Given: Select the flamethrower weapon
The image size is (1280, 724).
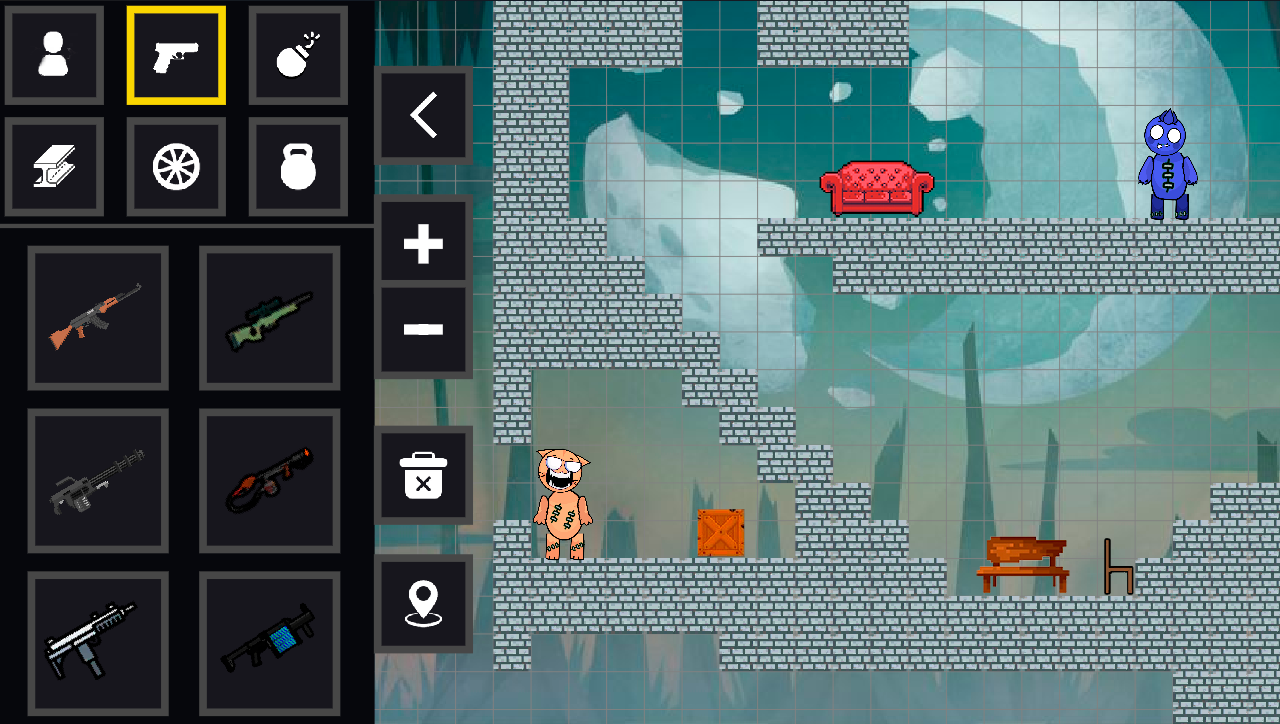Looking at the screenshot, I should click(268, 481).
